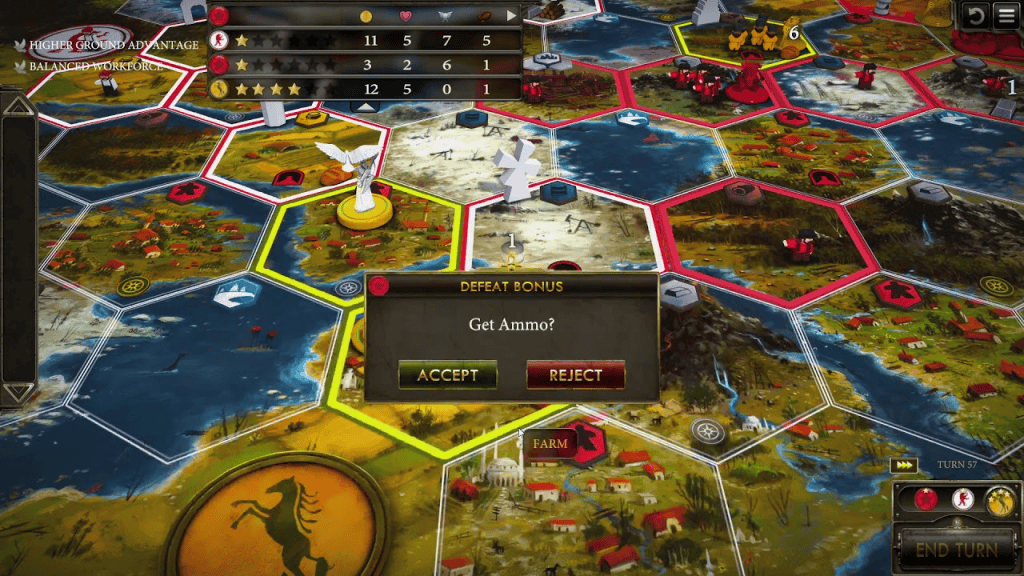Select the red faction turn-order token

[926, 500]
